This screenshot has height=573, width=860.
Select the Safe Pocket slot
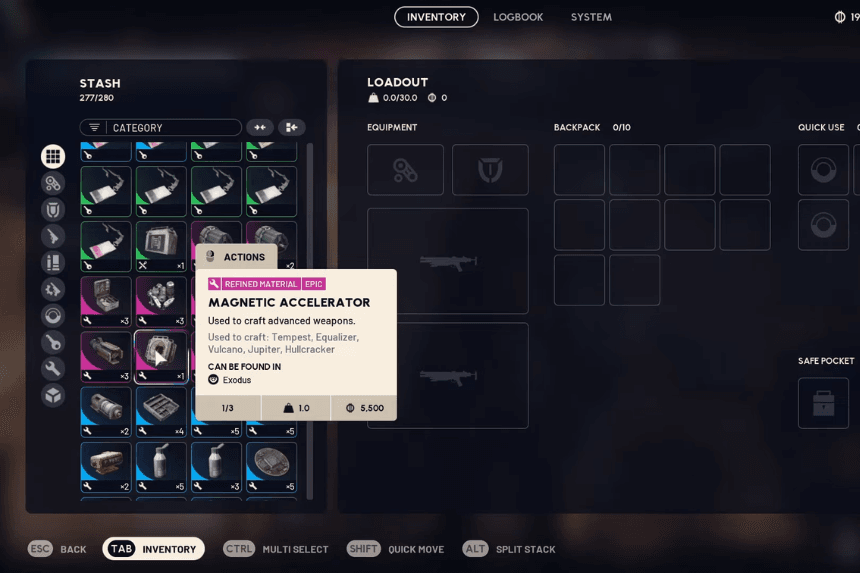[823, 403]
